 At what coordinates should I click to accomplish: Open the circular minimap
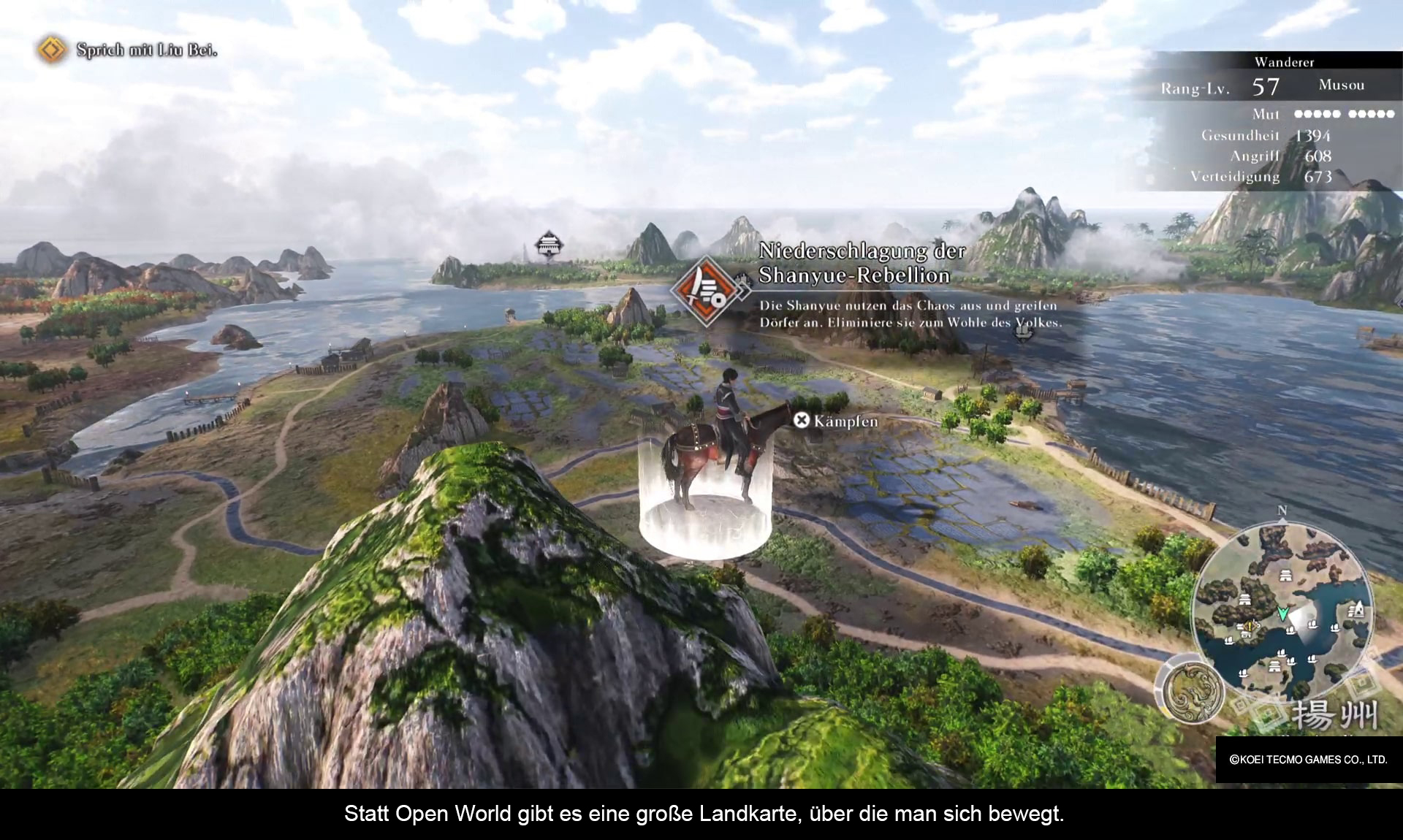point(1282,614)
